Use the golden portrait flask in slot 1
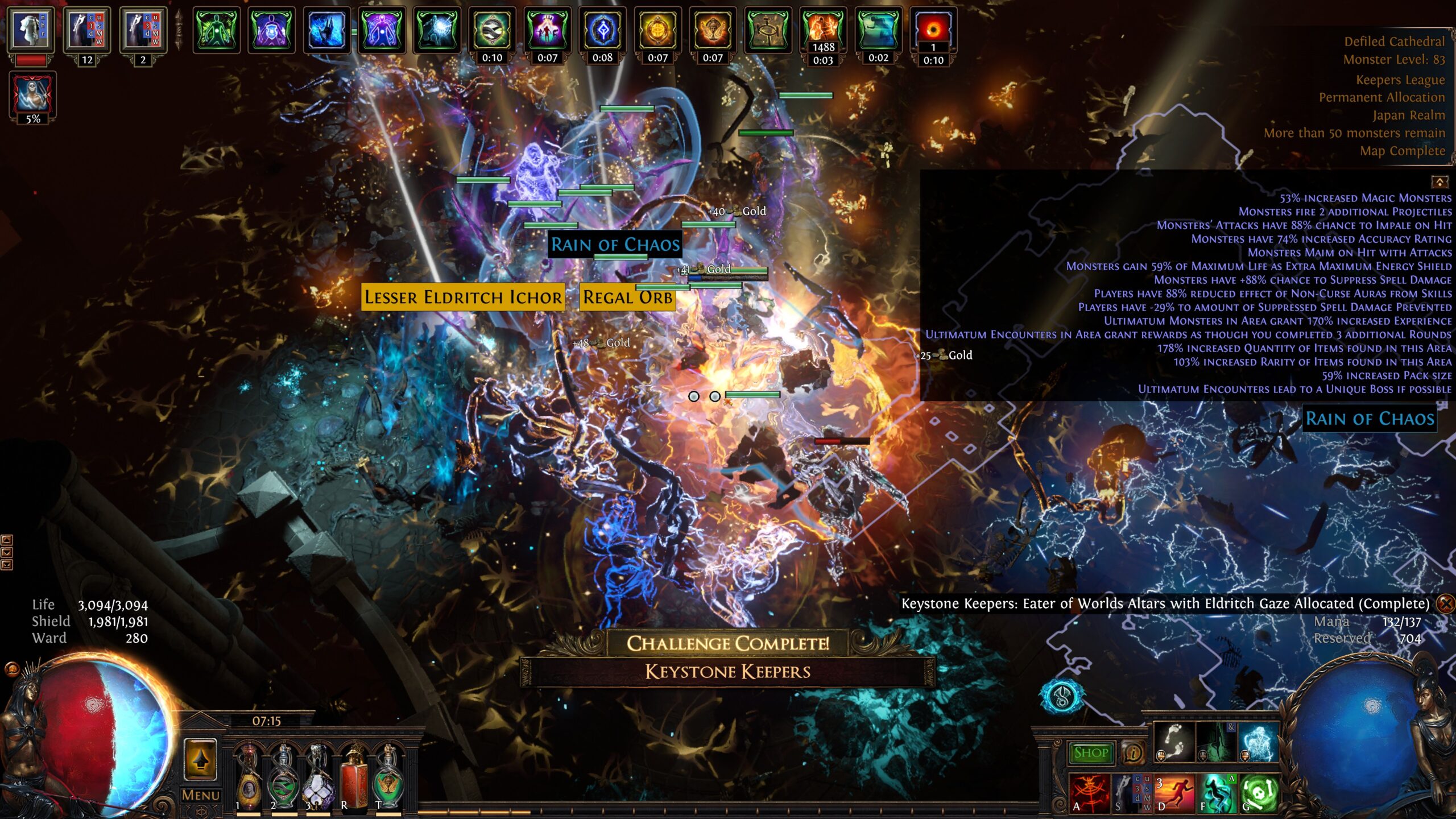The height and width of the screenshot is (819, 1456). coord(249,780)
